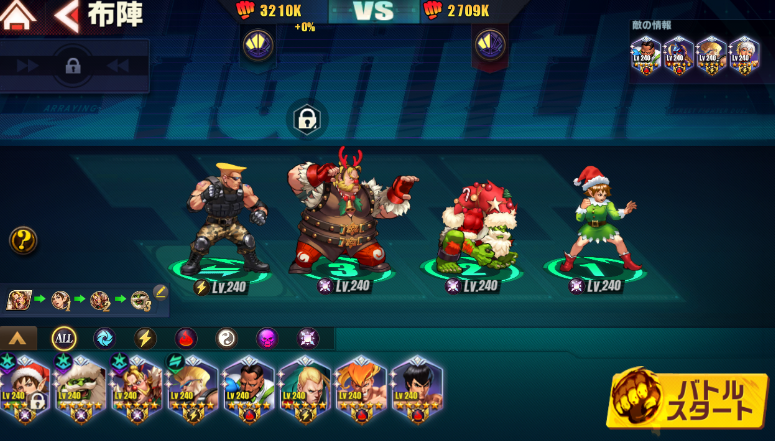The width and height of the screenshot is (775, 441).
Task: Filter fighters by purple crossed-swords icon
Action: click(x=308, y=338)
